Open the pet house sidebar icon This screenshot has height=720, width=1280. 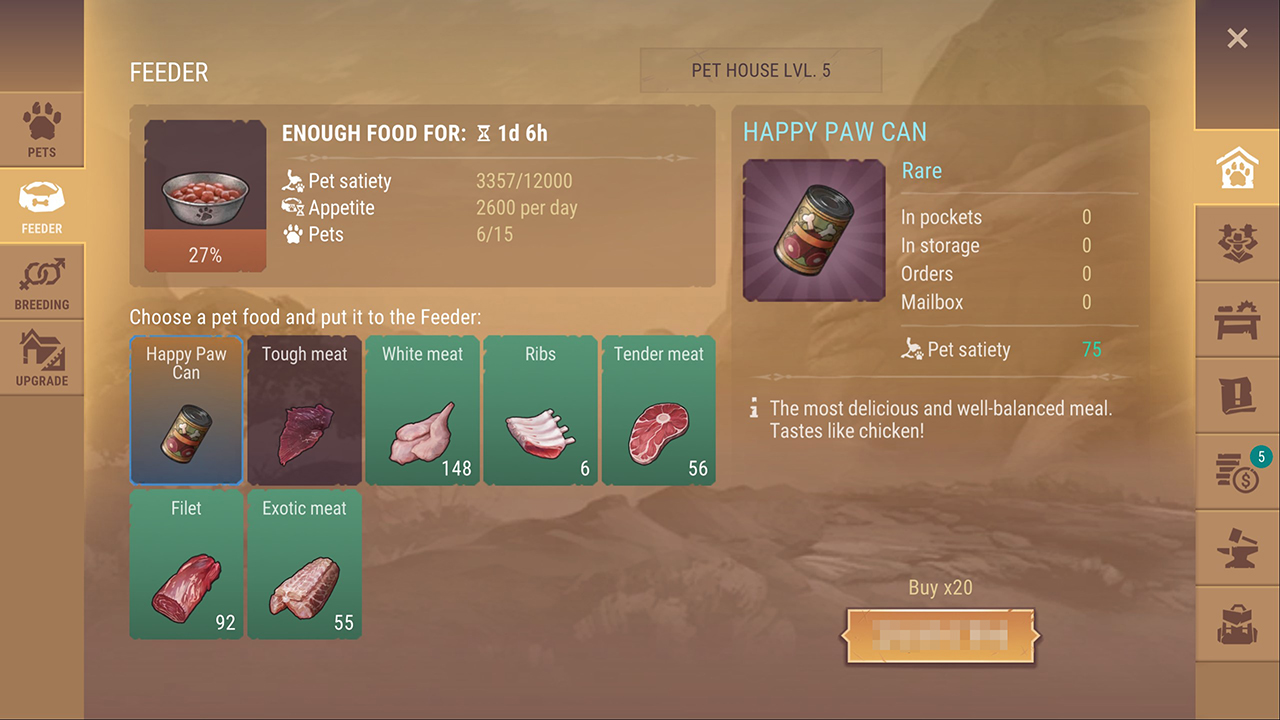(1237, 170)
